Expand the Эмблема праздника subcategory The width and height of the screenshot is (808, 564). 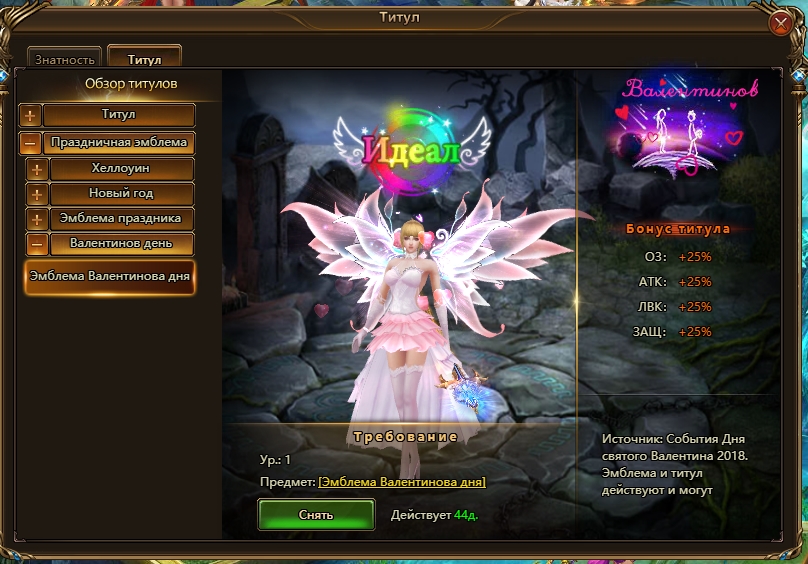[x=37, y=219]
